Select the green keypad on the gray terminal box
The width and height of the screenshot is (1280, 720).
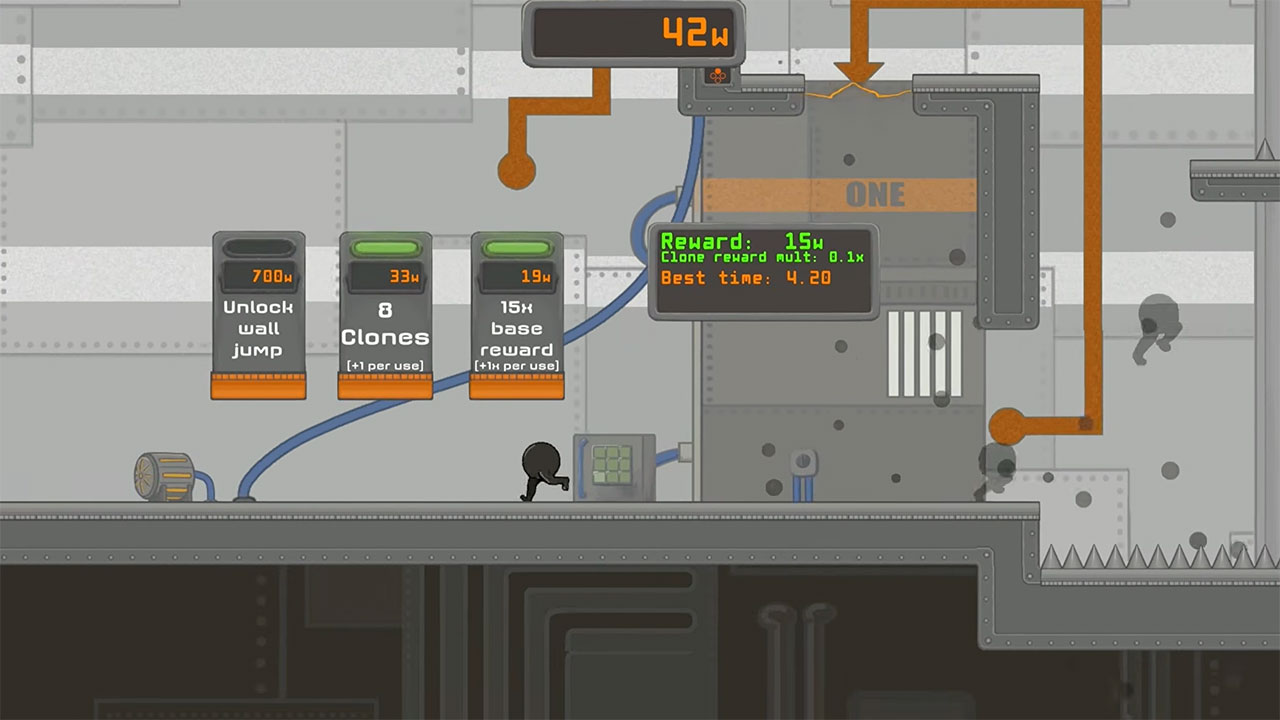[x=612, y=466]
